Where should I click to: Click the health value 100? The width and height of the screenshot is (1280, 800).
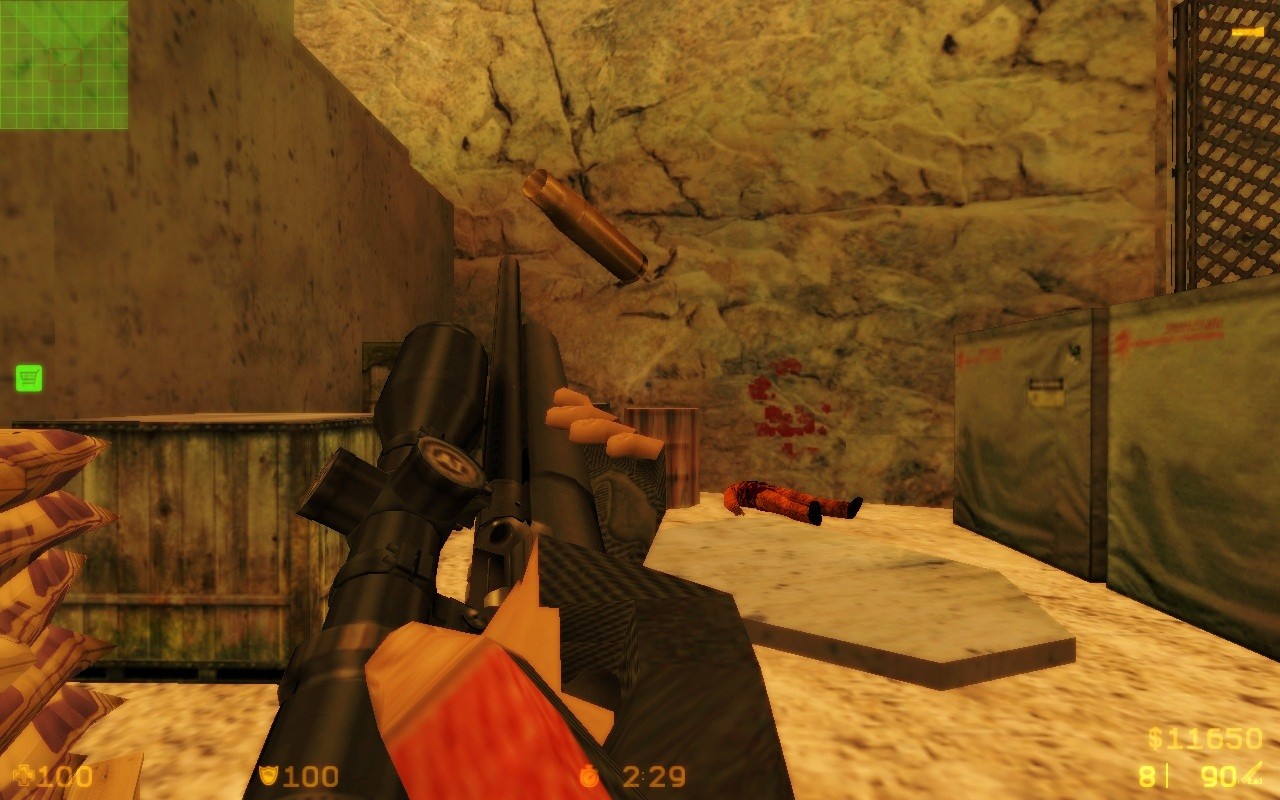[66, 774]
